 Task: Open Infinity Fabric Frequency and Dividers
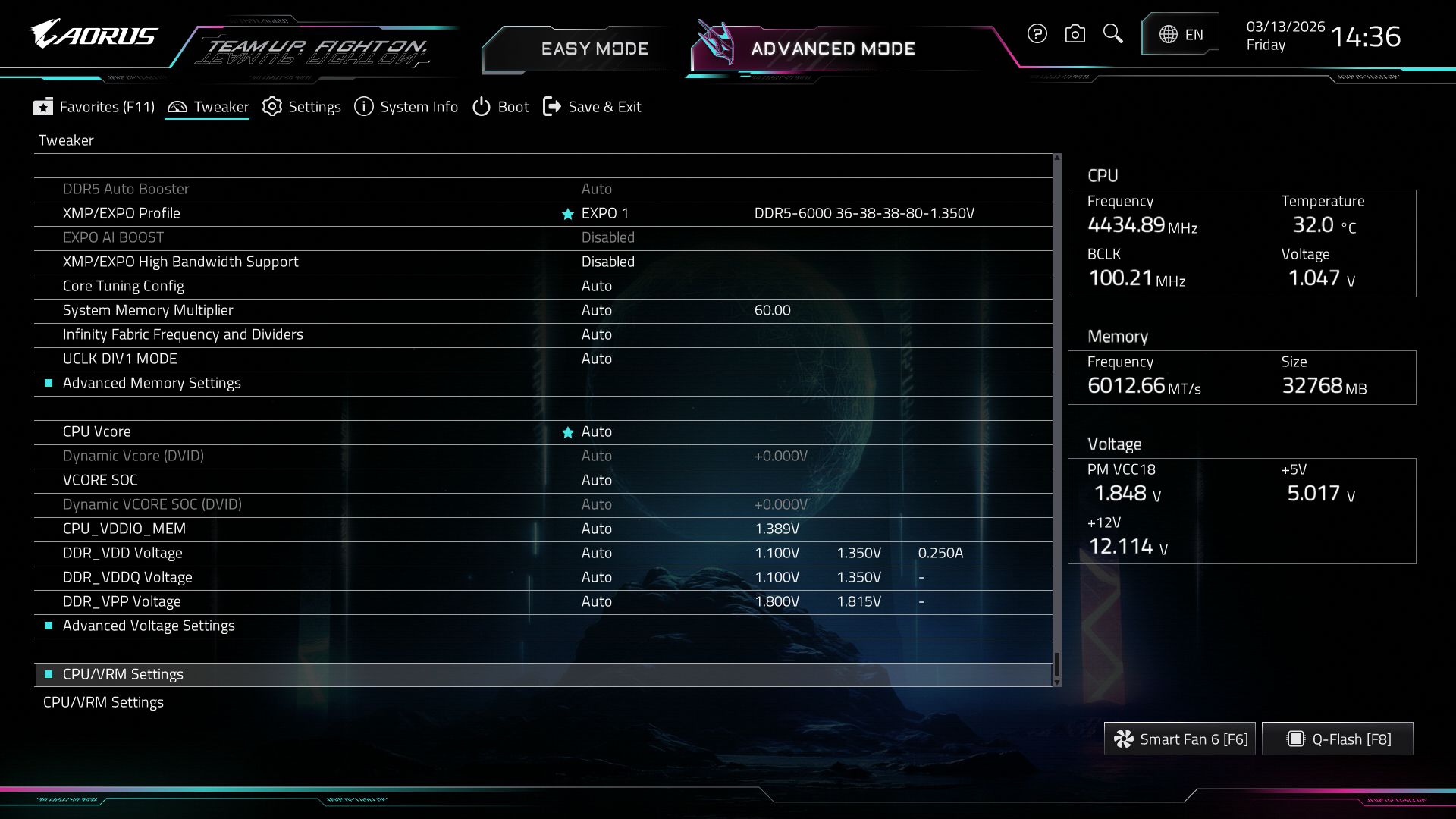[x=183, y=334]
